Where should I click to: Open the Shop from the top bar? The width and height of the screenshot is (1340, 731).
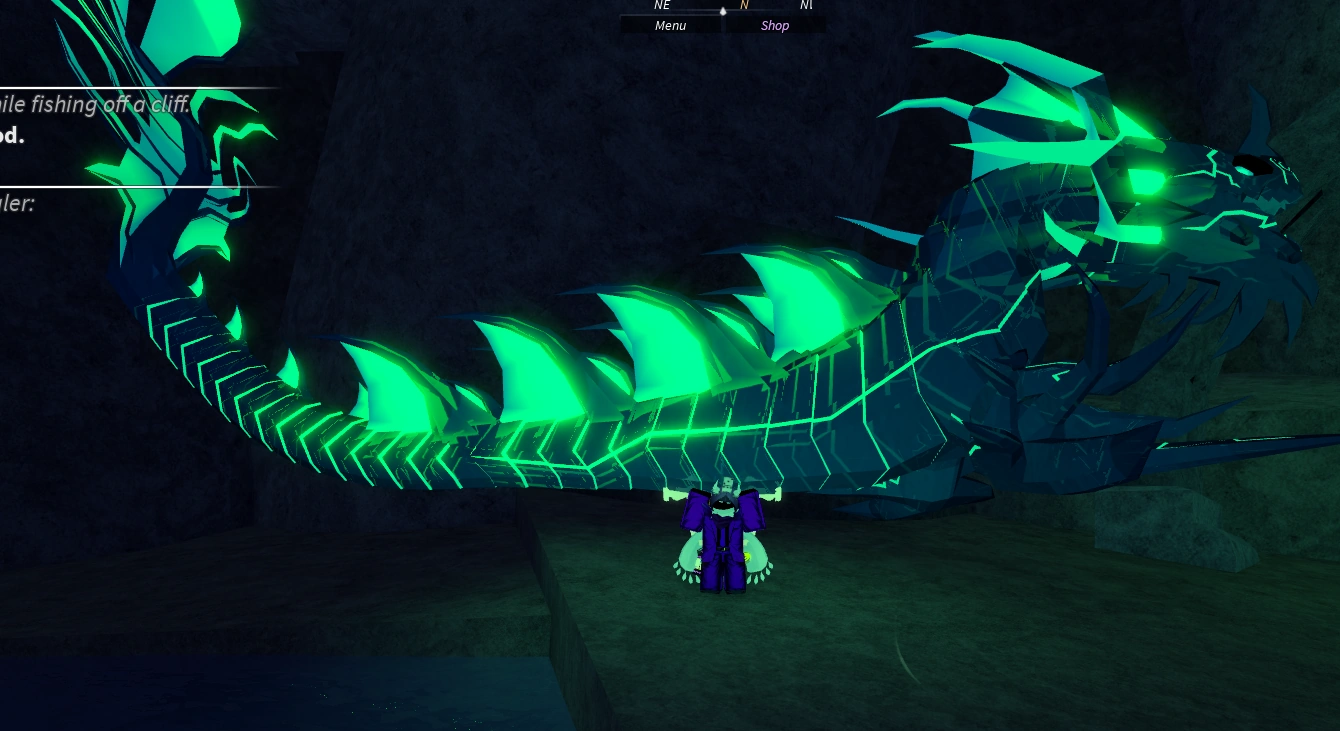(x=774, y=25)
